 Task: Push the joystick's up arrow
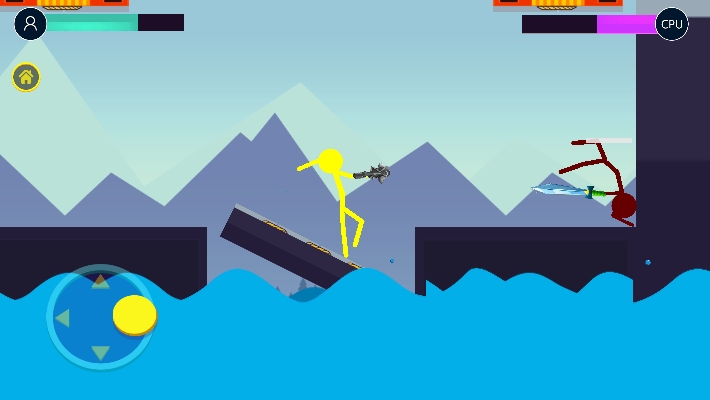tap(100, 283)
